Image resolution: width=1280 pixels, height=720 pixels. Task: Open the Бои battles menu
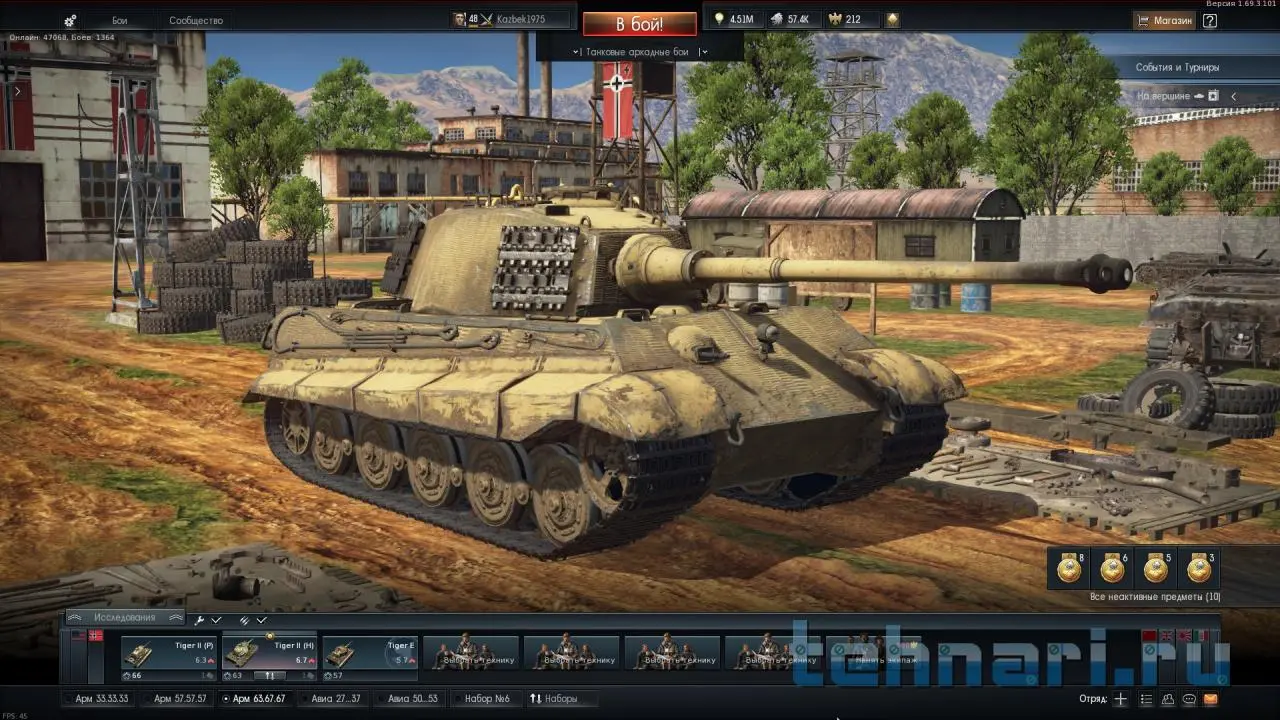click(x=120, y=20)
